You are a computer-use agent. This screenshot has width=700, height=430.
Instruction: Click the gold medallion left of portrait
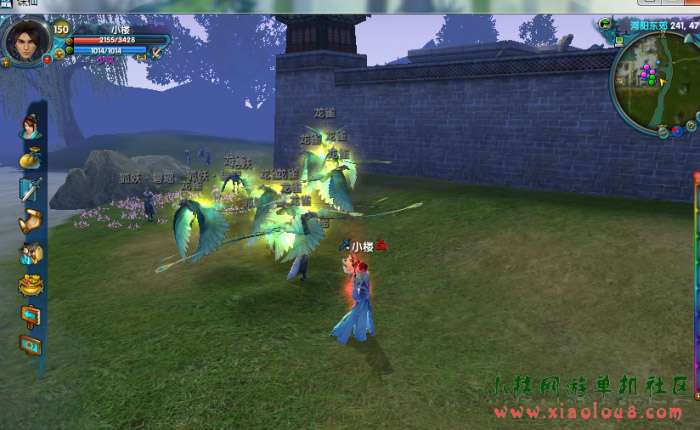click(x=6, y=61)
